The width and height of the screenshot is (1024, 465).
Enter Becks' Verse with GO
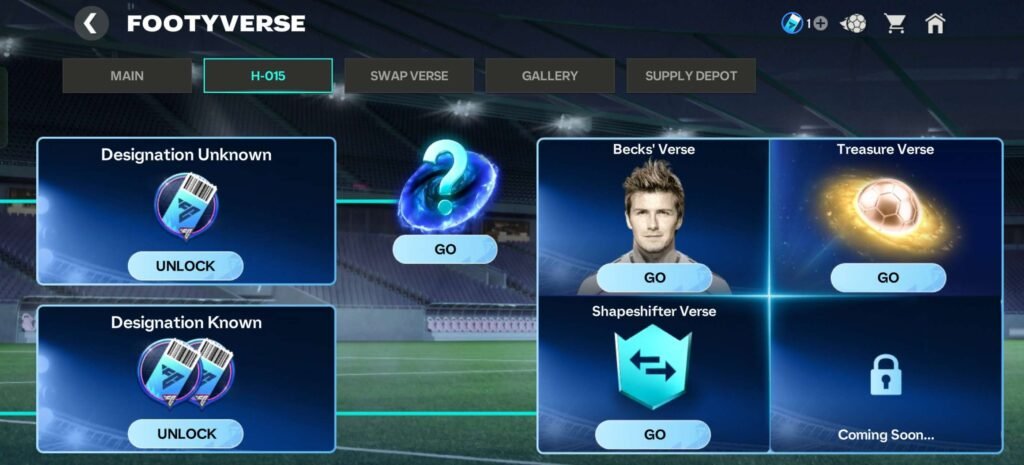654,278
